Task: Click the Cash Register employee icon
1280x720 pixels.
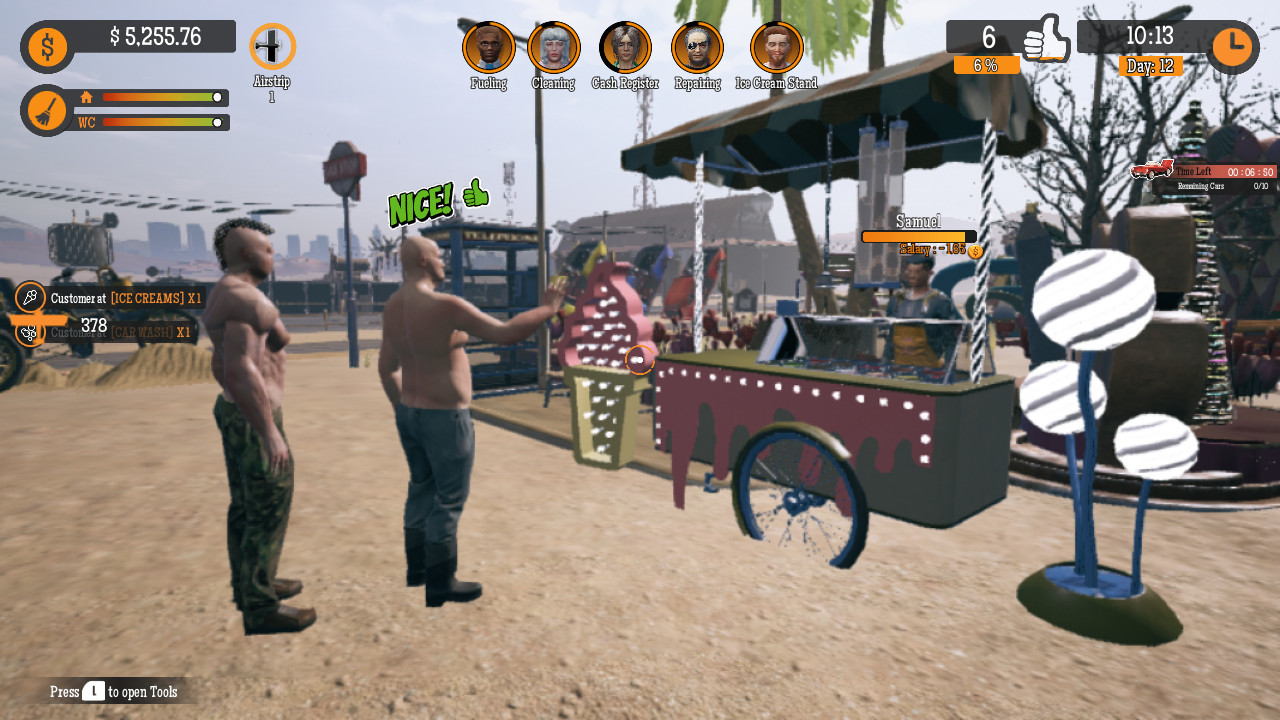Action: tap(625, 46)
